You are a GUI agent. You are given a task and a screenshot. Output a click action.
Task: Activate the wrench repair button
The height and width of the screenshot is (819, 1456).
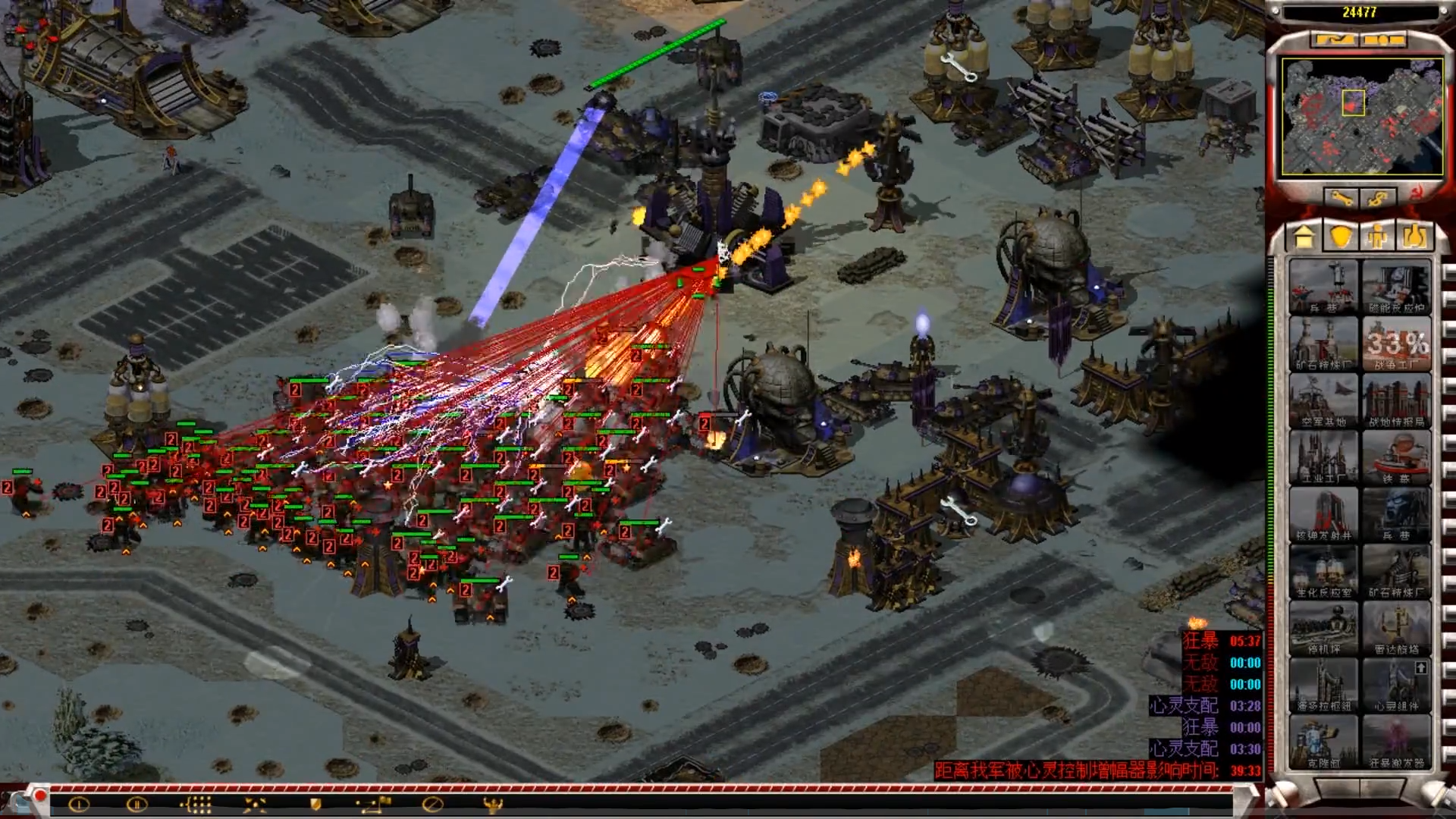tap(1341, 199)
